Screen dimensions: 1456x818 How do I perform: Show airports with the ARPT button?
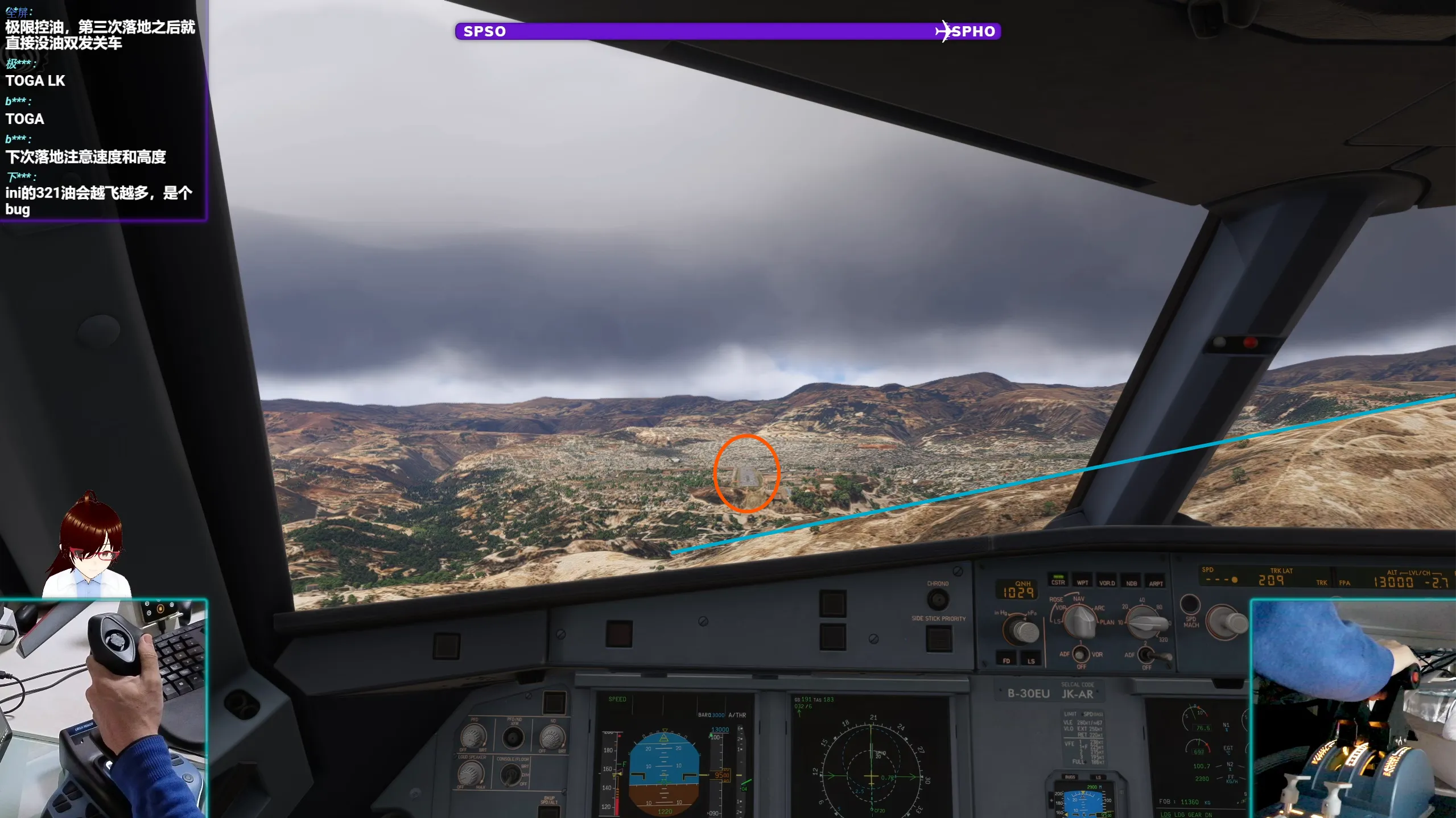point(1156,582)
